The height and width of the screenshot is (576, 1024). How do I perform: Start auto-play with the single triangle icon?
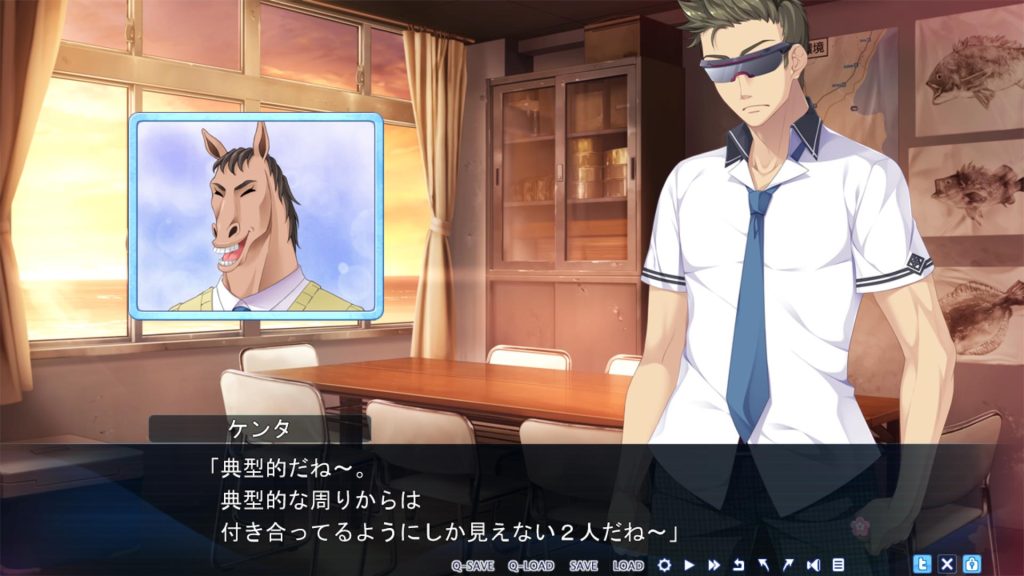coord(690,565)
